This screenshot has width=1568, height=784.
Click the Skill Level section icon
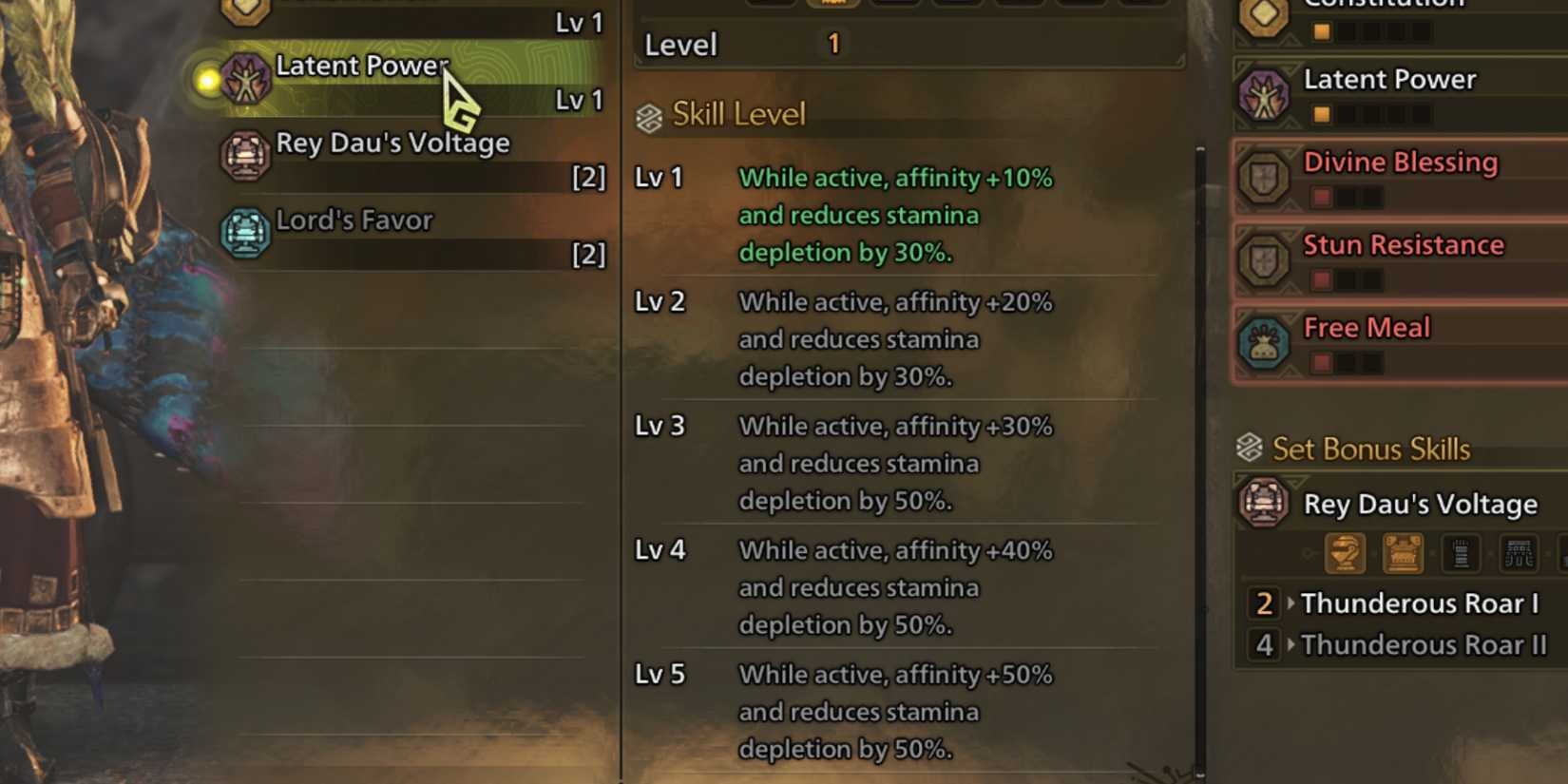tap(650, 114)
